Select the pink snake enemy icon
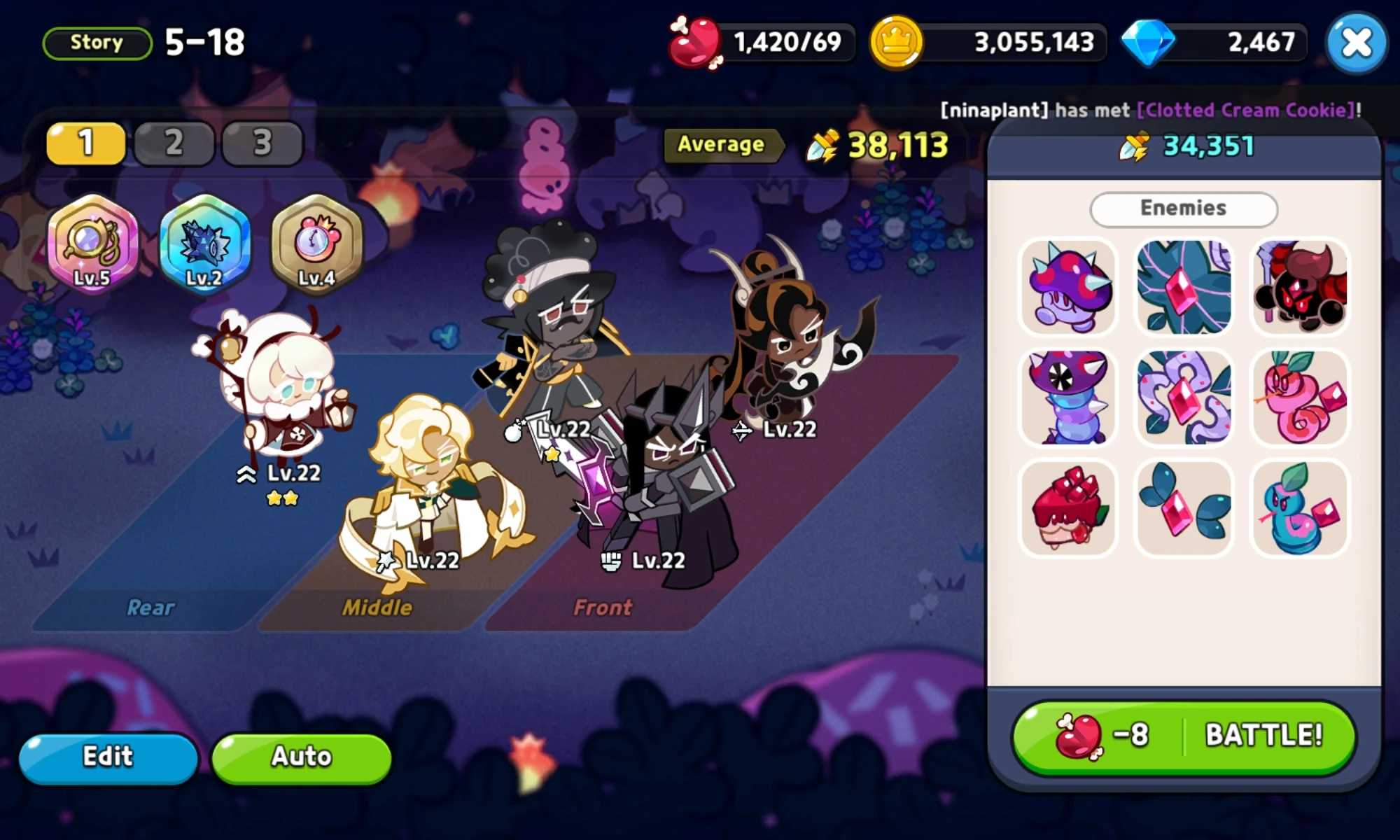Viewport: 1400px width, 840px height. (1298, 398)
